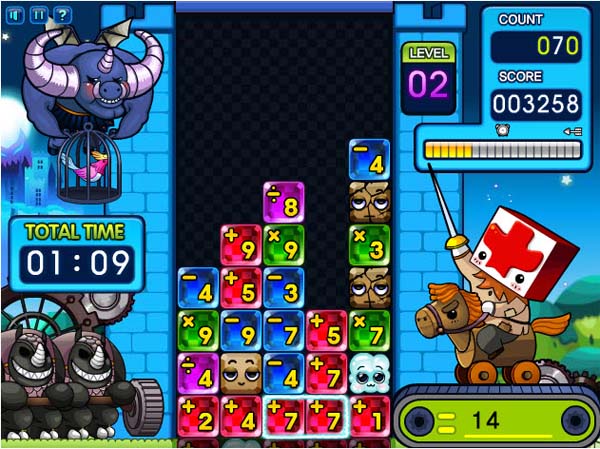Pick the purple ÷4 block
This screenshot has width=600, height=449.
pos(198,374)
